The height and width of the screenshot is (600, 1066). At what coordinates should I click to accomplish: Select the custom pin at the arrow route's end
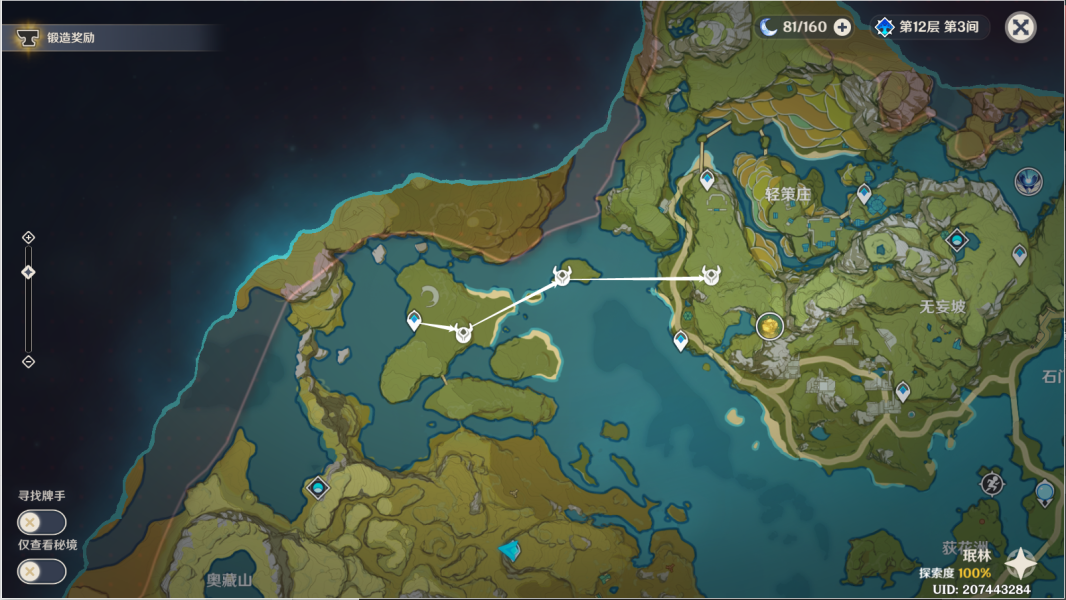coord(711,276)
